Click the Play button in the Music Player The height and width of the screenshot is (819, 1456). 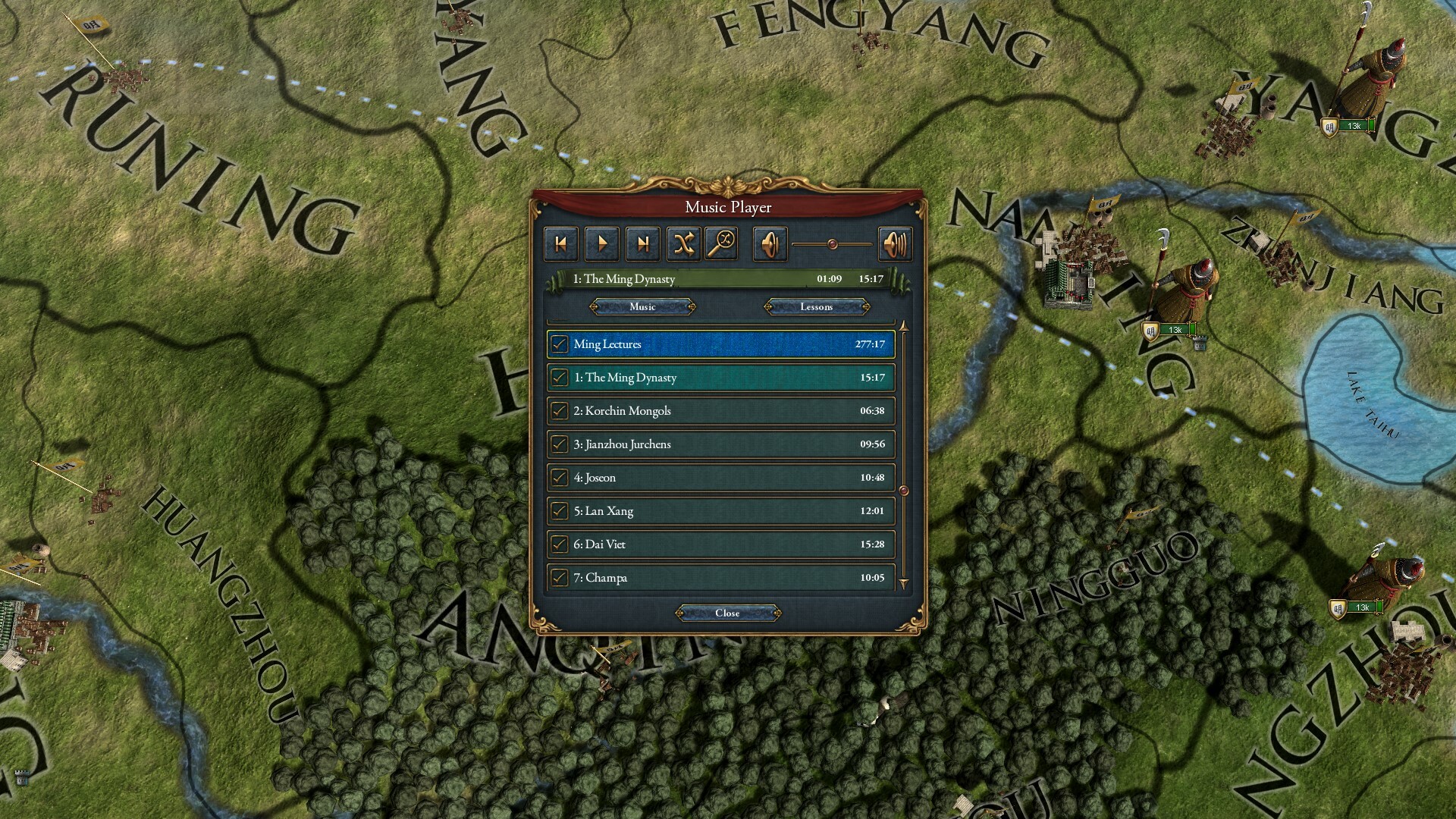click(x=602, y=243)
